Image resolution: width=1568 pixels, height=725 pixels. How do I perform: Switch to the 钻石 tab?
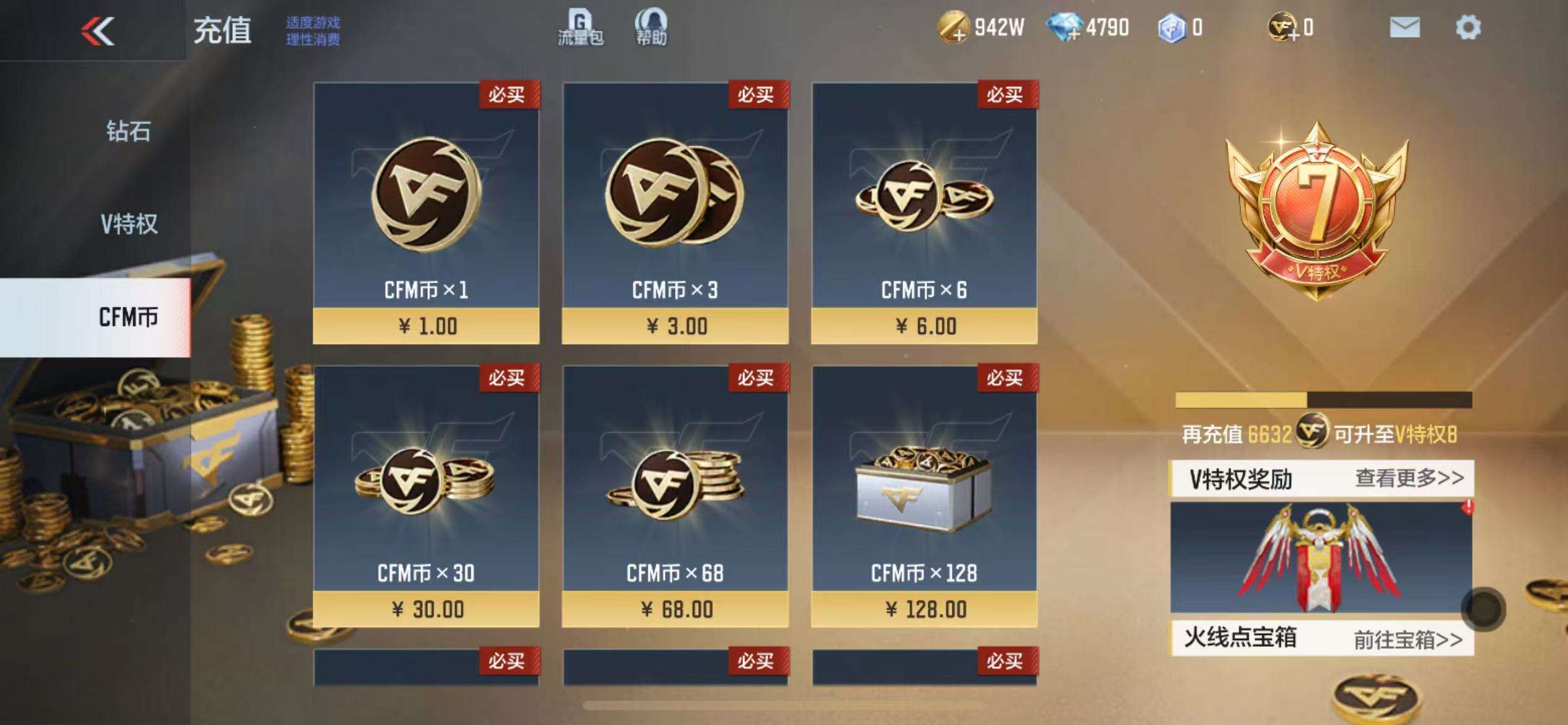pos(128,131)
